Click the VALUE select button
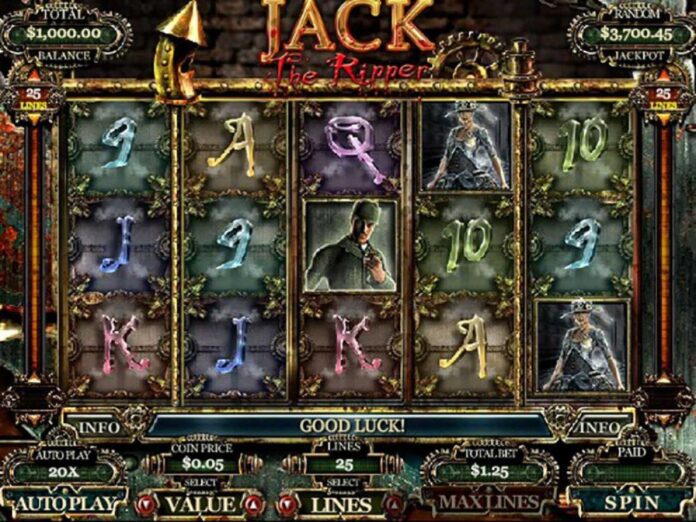 201,504
